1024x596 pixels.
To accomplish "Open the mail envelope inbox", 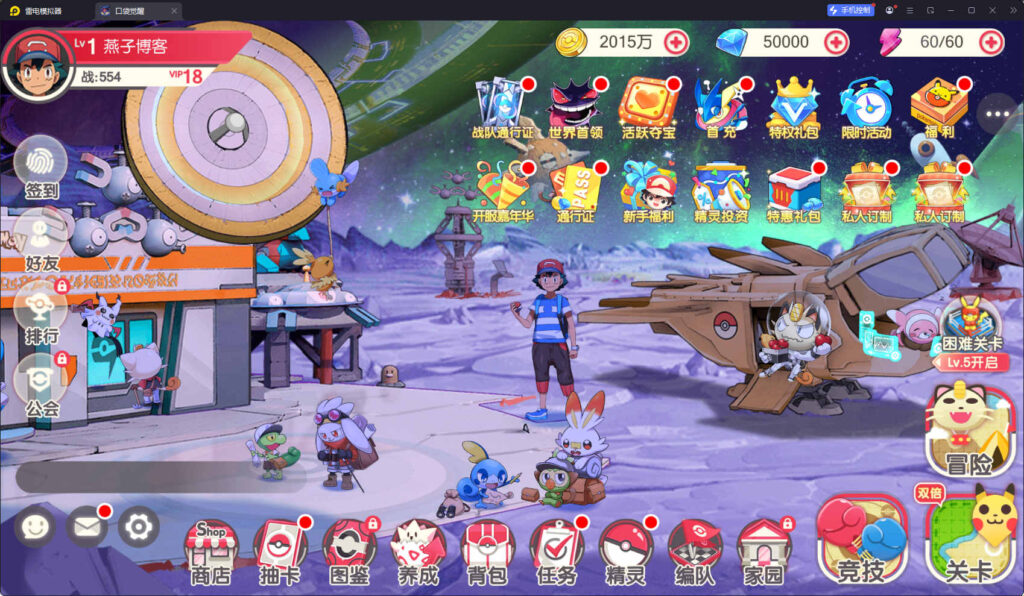I will pyautogui.click(x=87, y=526).
